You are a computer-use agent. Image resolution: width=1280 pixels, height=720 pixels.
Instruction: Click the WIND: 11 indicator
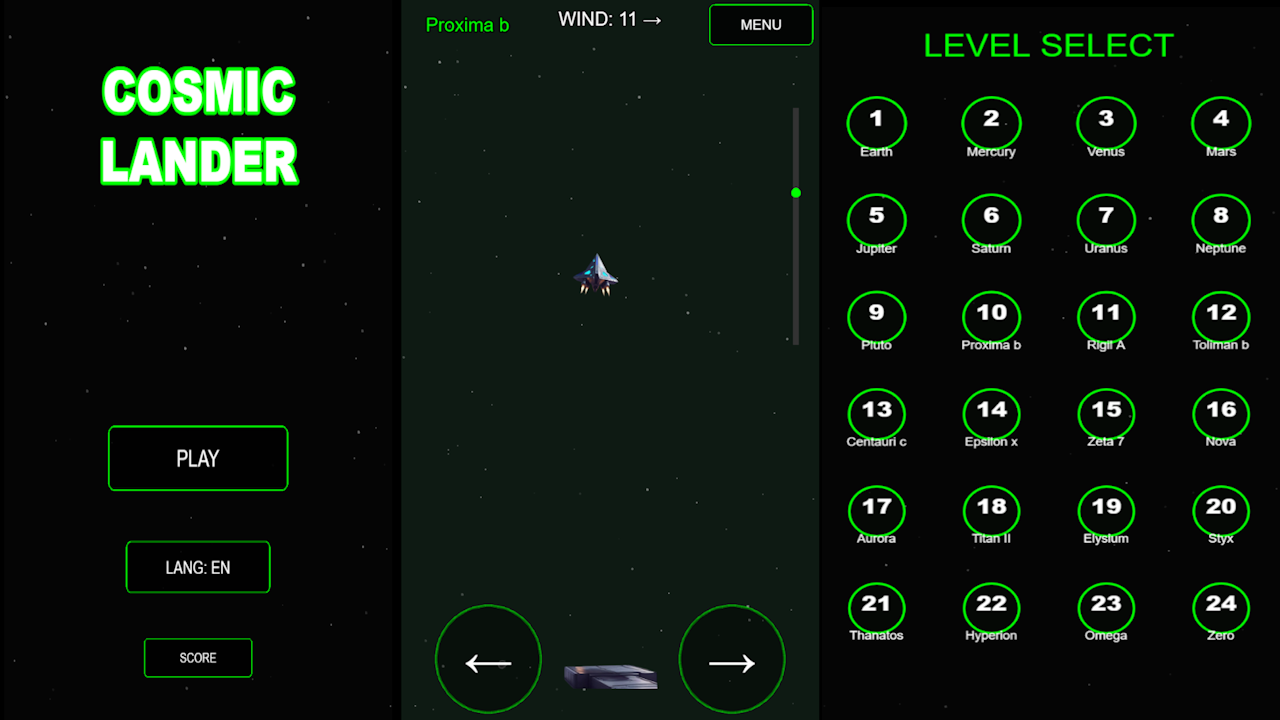pyautogui.click(x=610, y=18)
